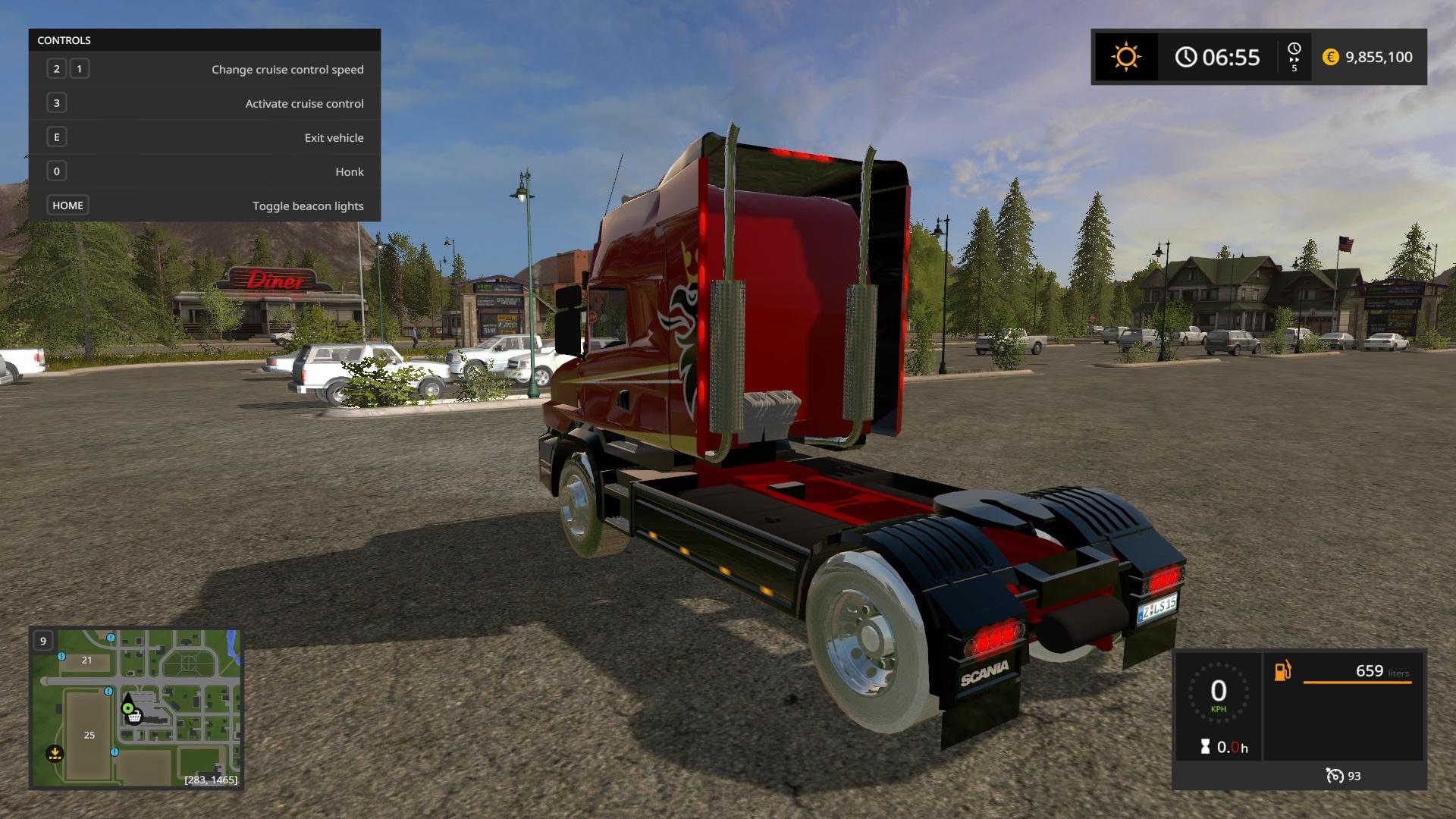Image resolution: width=1456 pixels, height=819 pixels.
Task: Select the shop basket marker on minimap
Action: click(134, 717)
